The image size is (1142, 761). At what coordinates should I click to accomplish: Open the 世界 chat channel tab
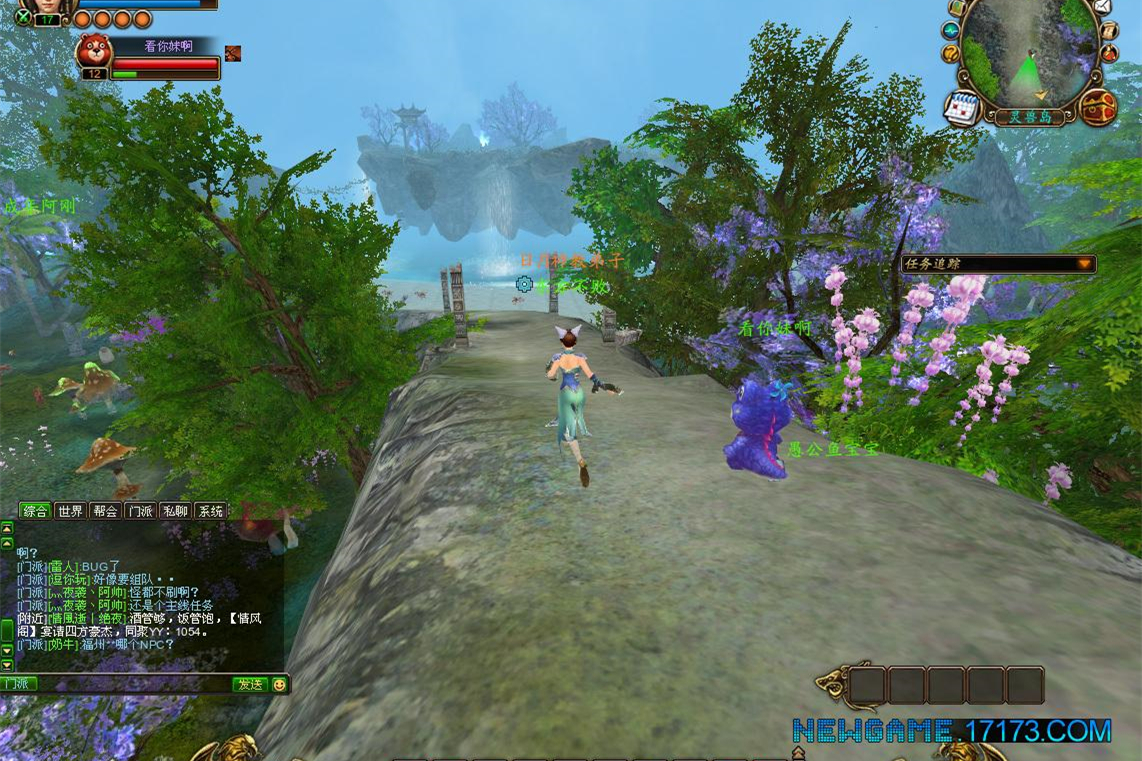(x=70, y=511)
